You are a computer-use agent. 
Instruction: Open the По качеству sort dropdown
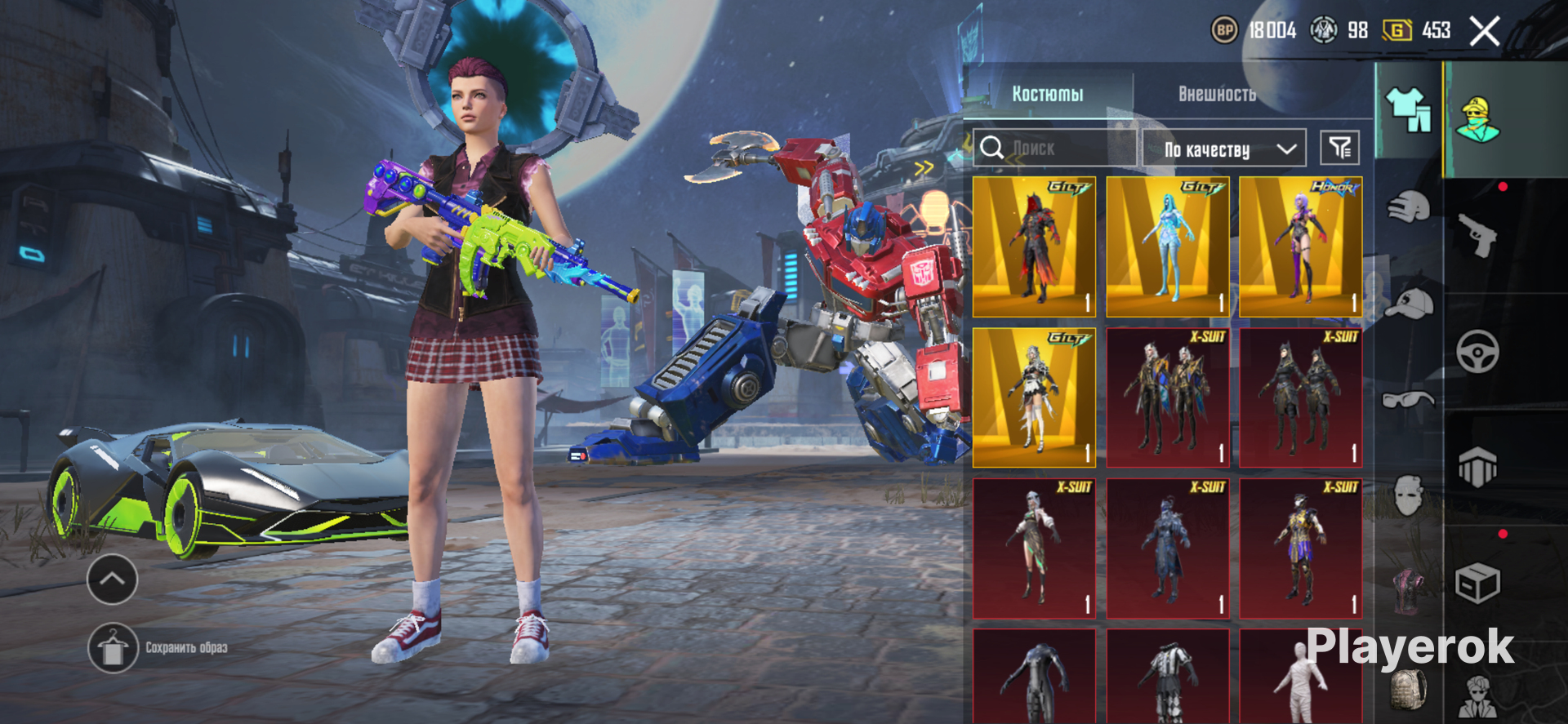tap(1223, 149)
